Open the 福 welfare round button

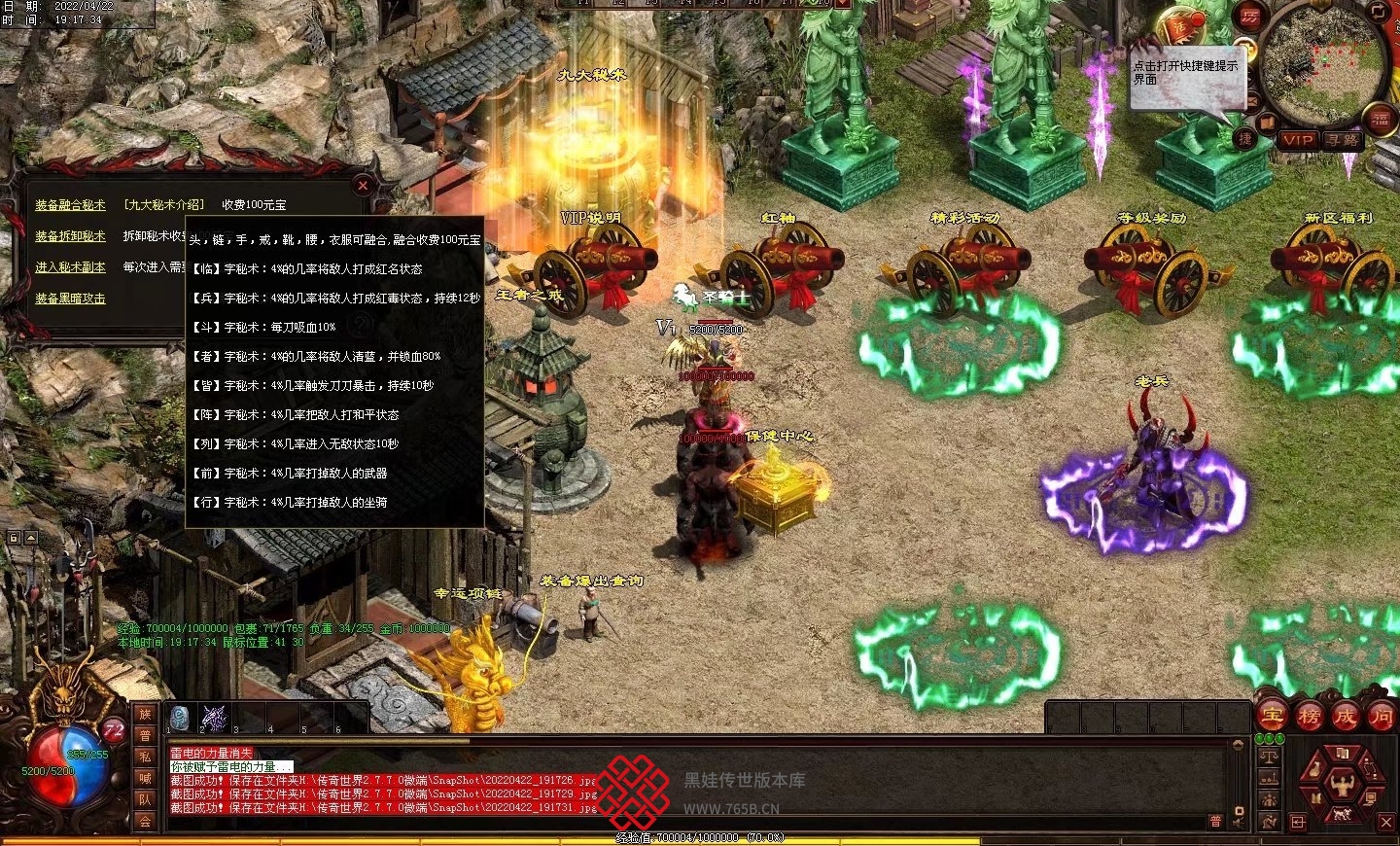tap(1381, 119)
